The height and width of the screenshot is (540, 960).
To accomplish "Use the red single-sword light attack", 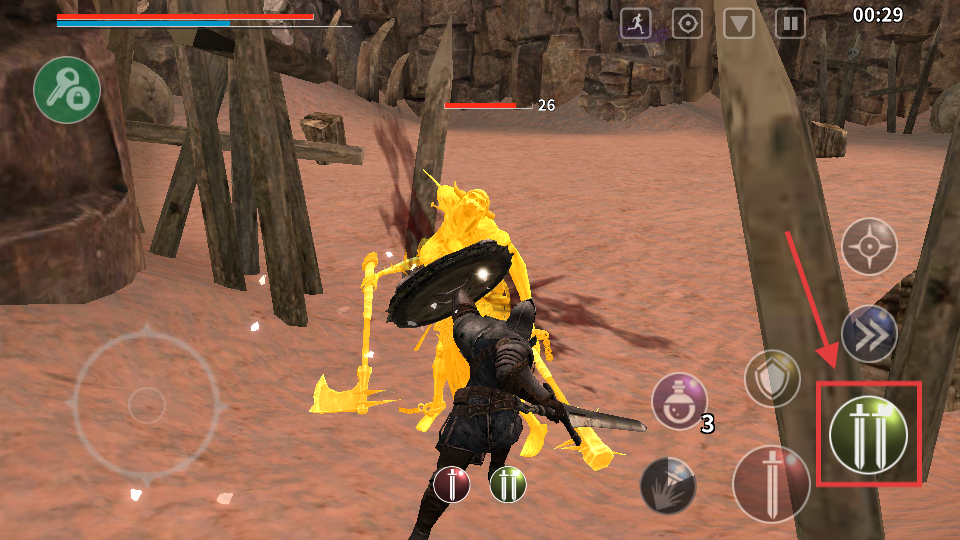I will (771, 484).
